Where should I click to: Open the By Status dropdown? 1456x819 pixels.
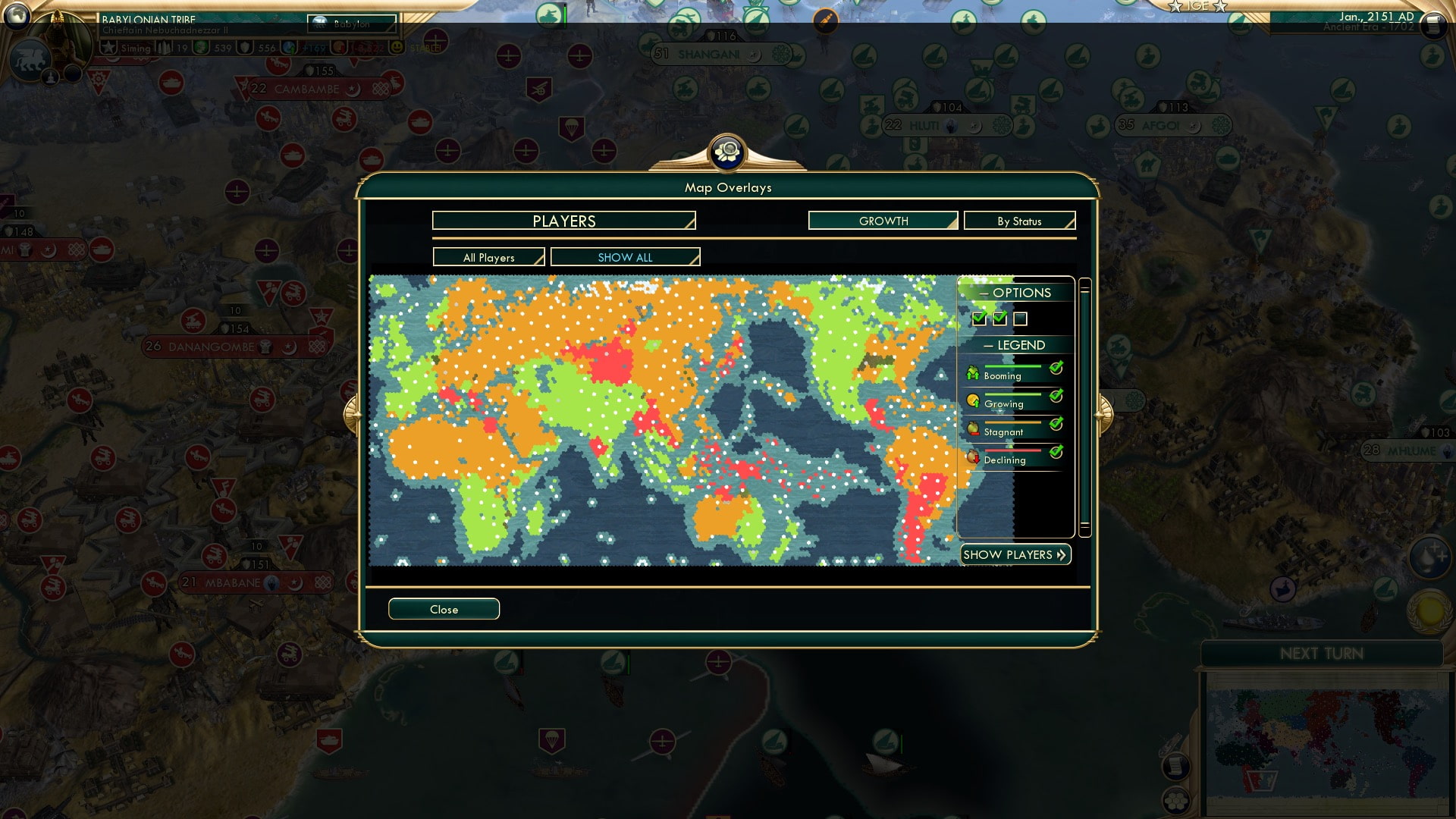tap(1019, 221)
